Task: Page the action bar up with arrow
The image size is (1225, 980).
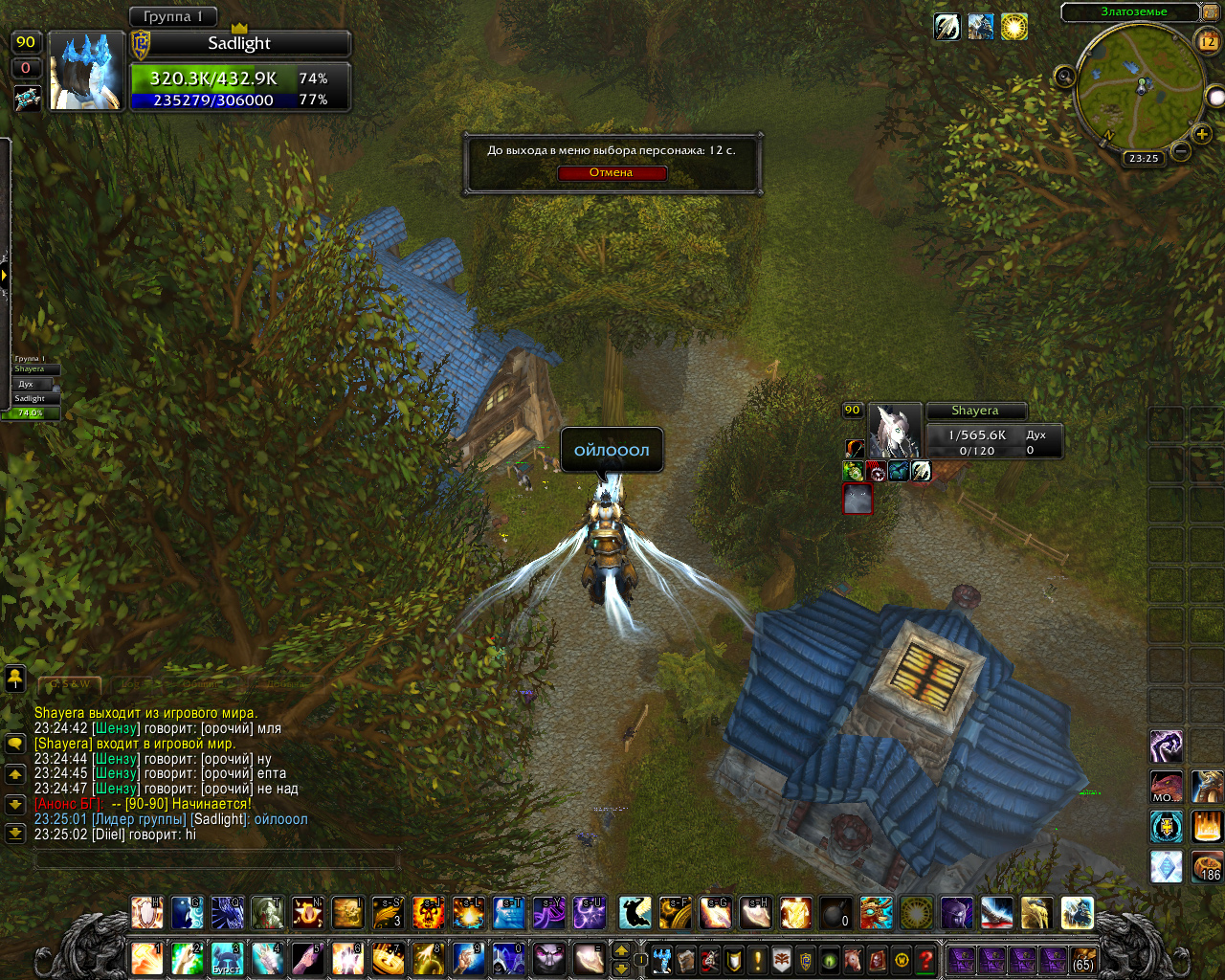Action: (x=621, y=950)
